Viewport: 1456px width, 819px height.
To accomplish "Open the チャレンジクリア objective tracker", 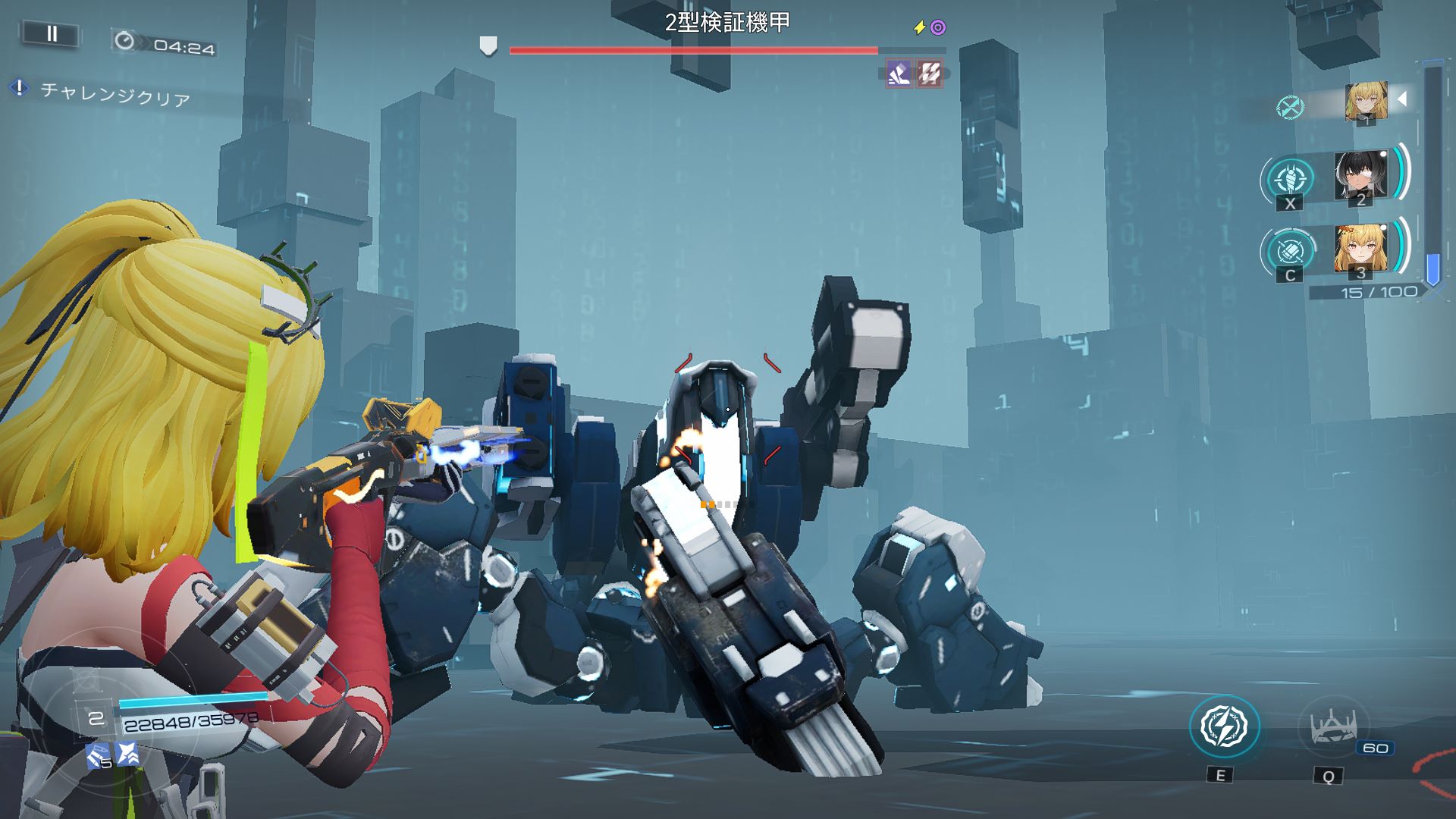I will point(114,95).
